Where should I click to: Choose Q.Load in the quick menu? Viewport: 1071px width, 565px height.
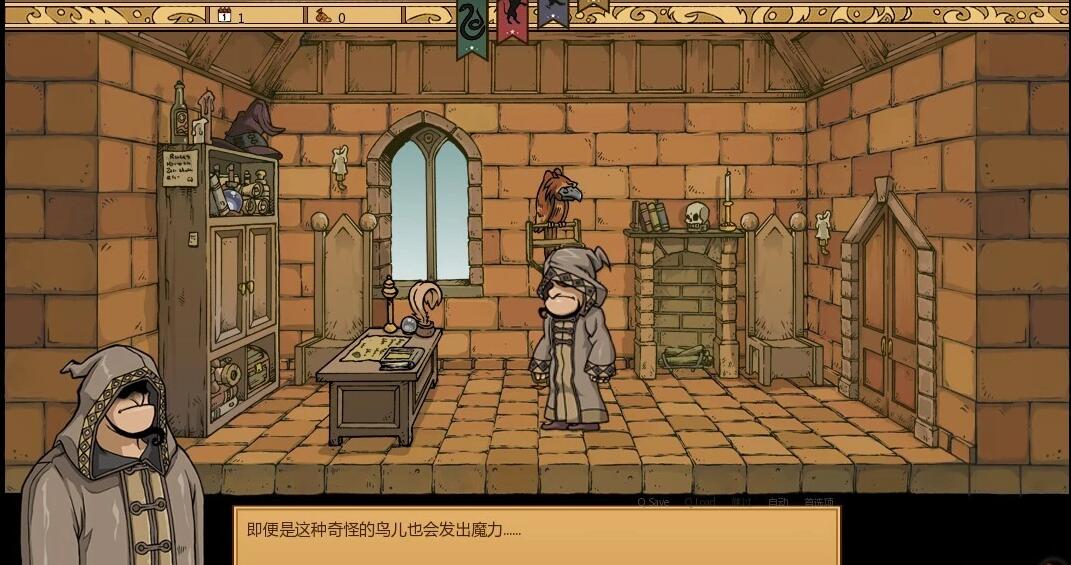pos(700,502)
